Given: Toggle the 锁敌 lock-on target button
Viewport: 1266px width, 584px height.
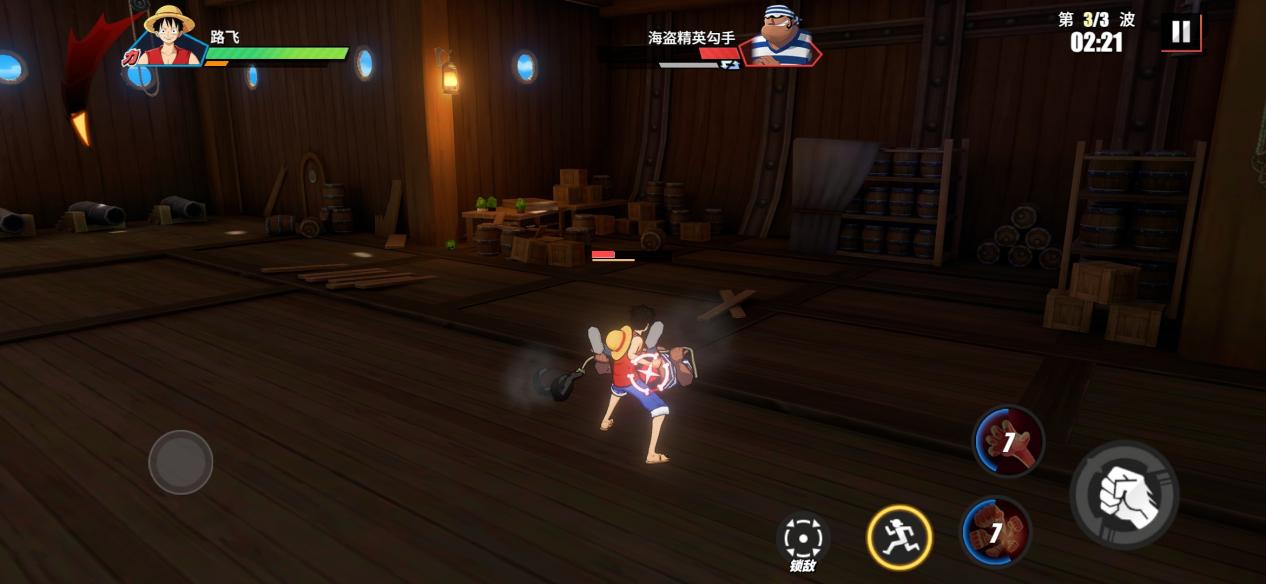Looking at the screenshot, I should click(x=803, y=540).
